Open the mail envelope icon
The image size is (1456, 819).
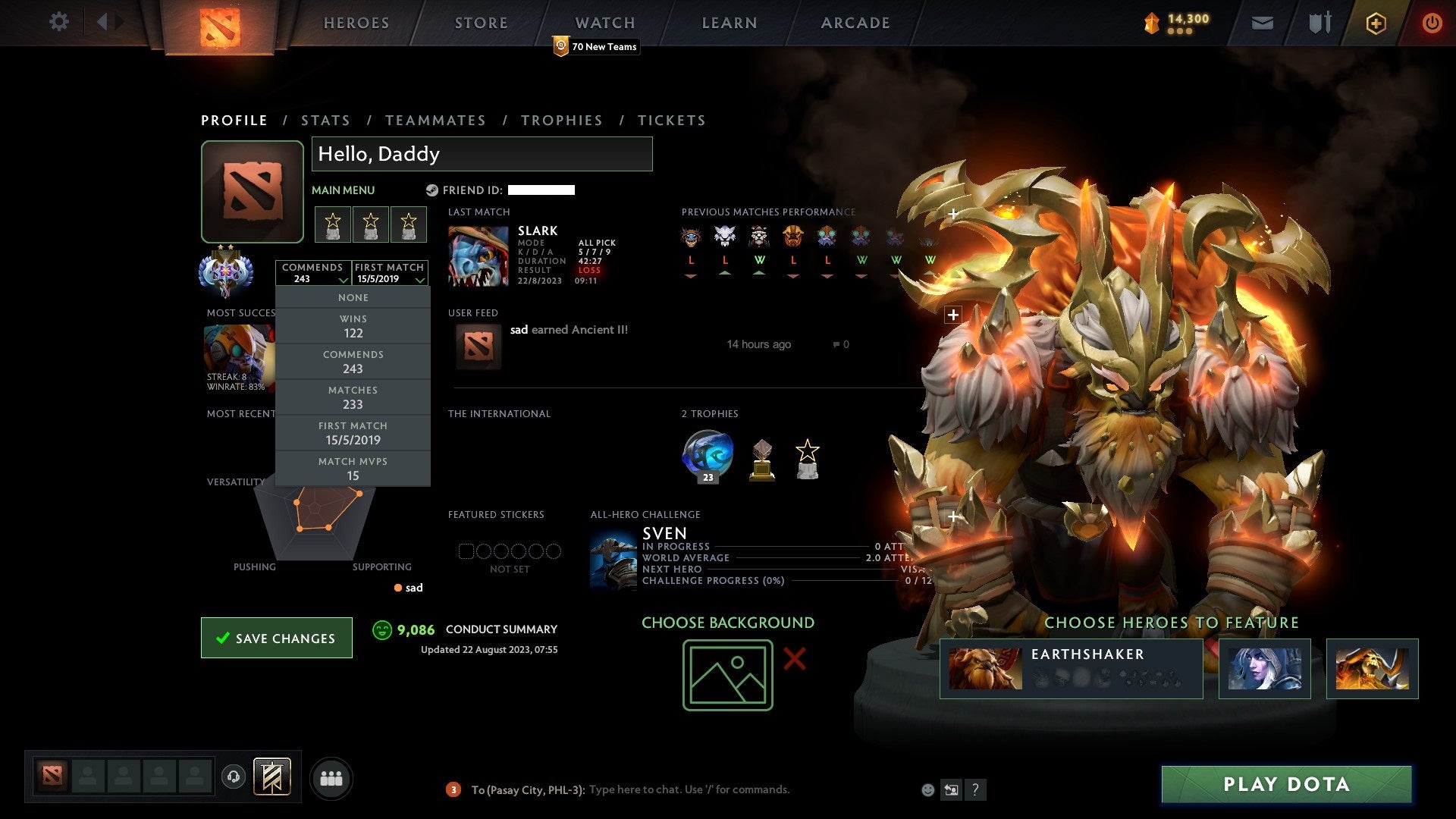[1262, 24]
